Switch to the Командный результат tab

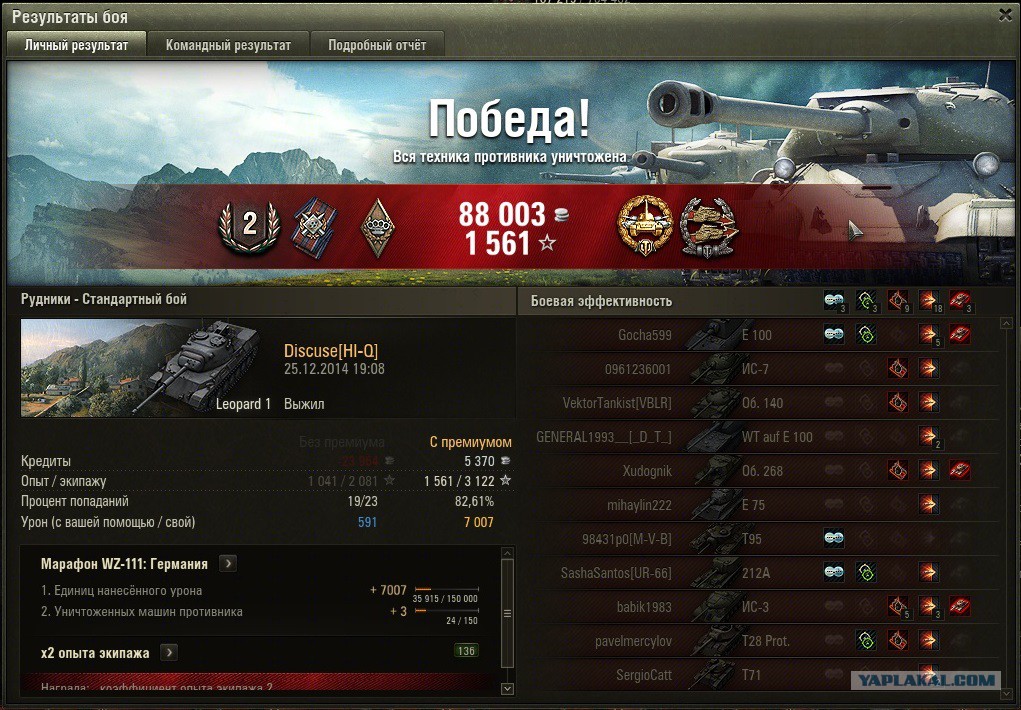point(228,45)
